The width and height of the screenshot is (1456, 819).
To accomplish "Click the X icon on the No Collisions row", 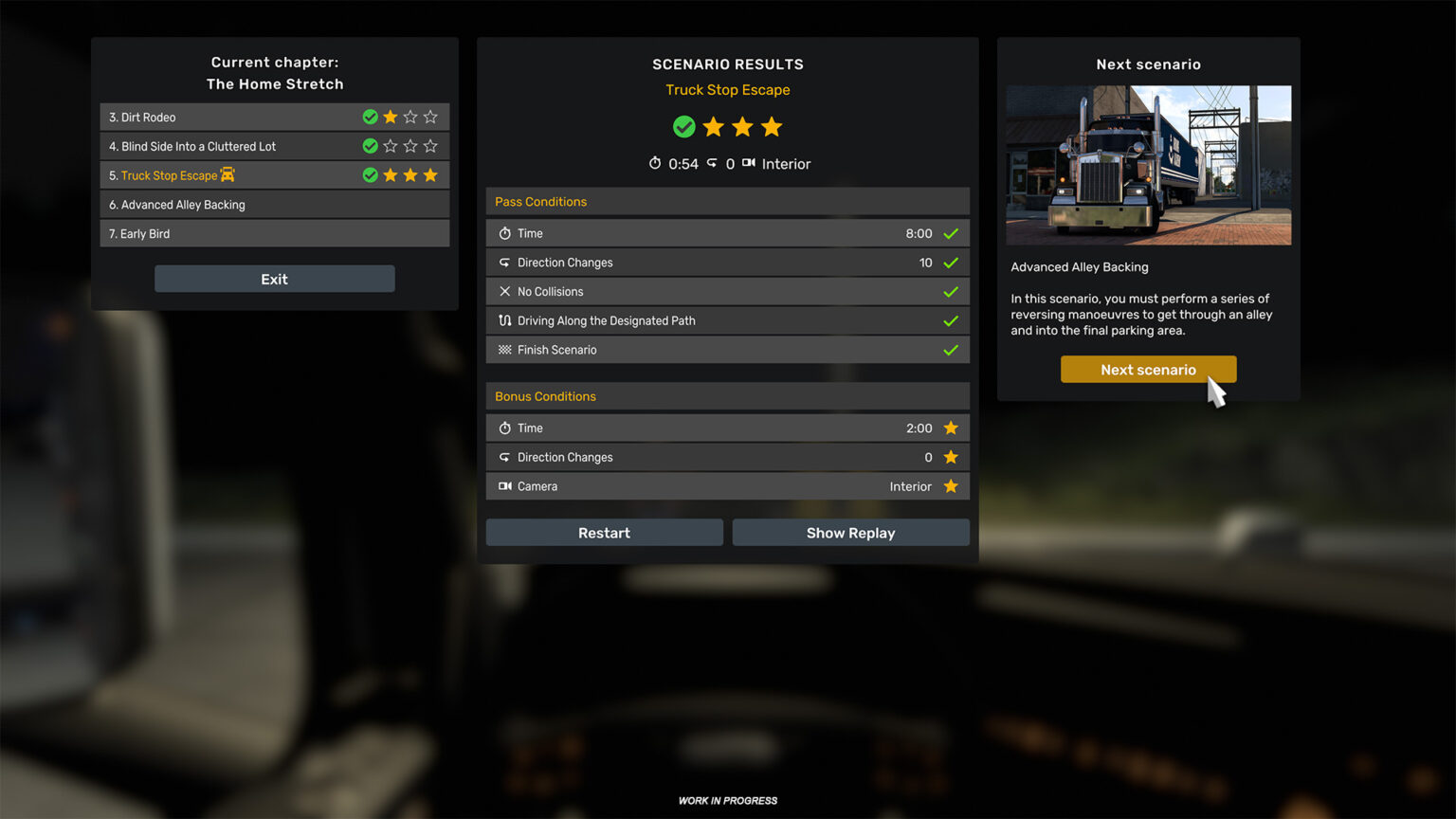I will tap(505, 291).
